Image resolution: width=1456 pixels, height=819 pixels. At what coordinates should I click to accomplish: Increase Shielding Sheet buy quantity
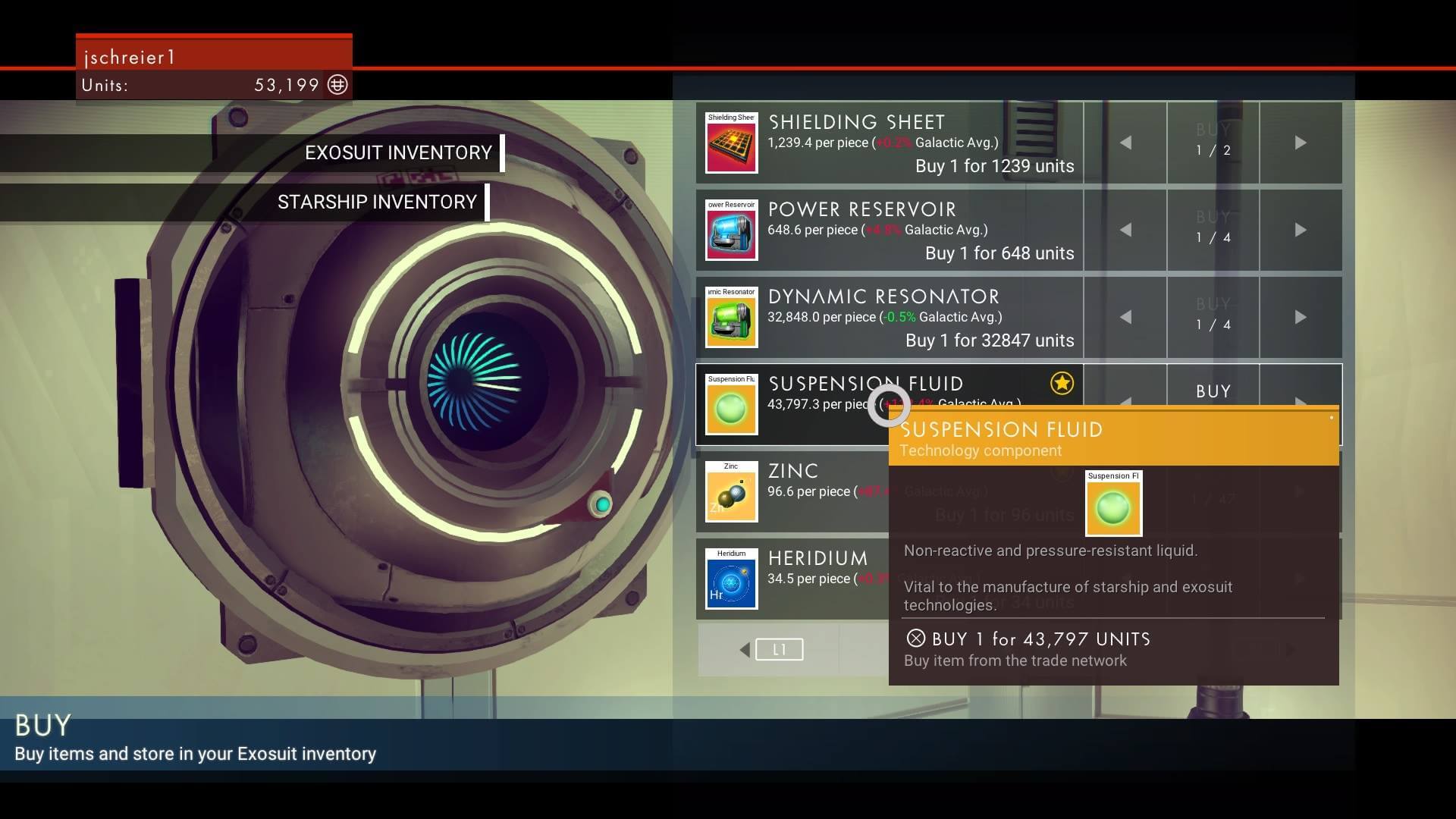(x=1300, y=143)
